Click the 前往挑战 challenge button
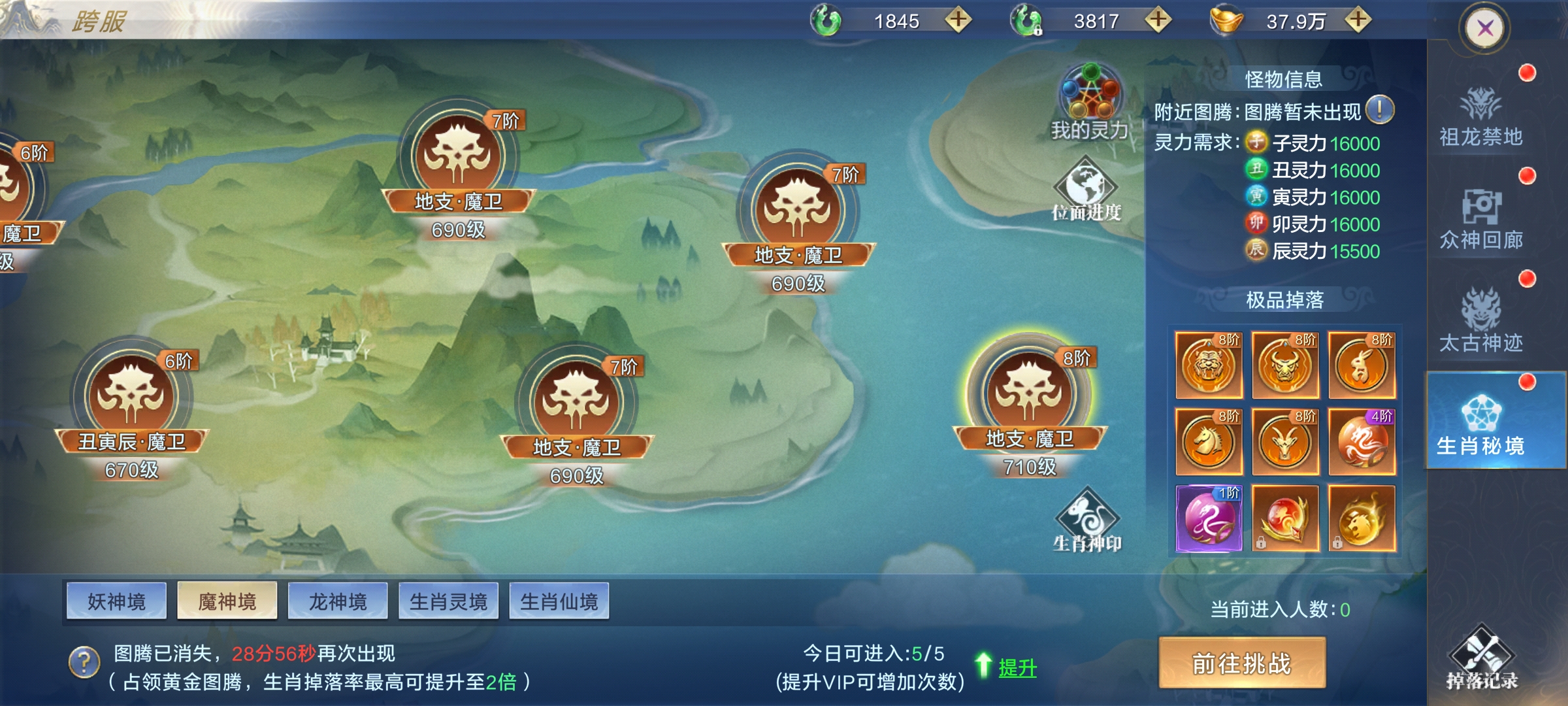Image resolution: width=1568 pixels, height=706 pixels. 1242,663
